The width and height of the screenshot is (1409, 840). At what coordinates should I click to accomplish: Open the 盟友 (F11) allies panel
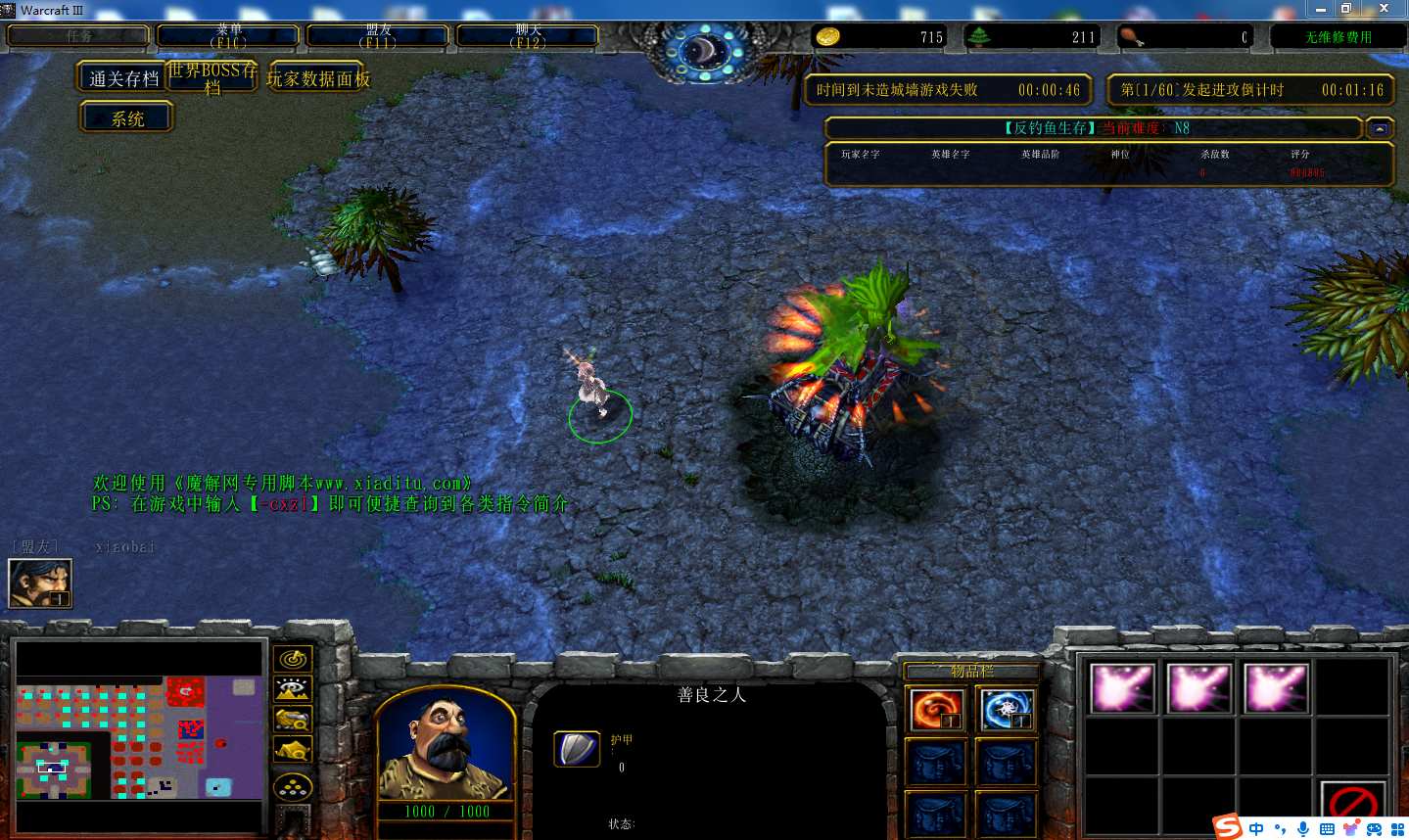tap(378, 36)
